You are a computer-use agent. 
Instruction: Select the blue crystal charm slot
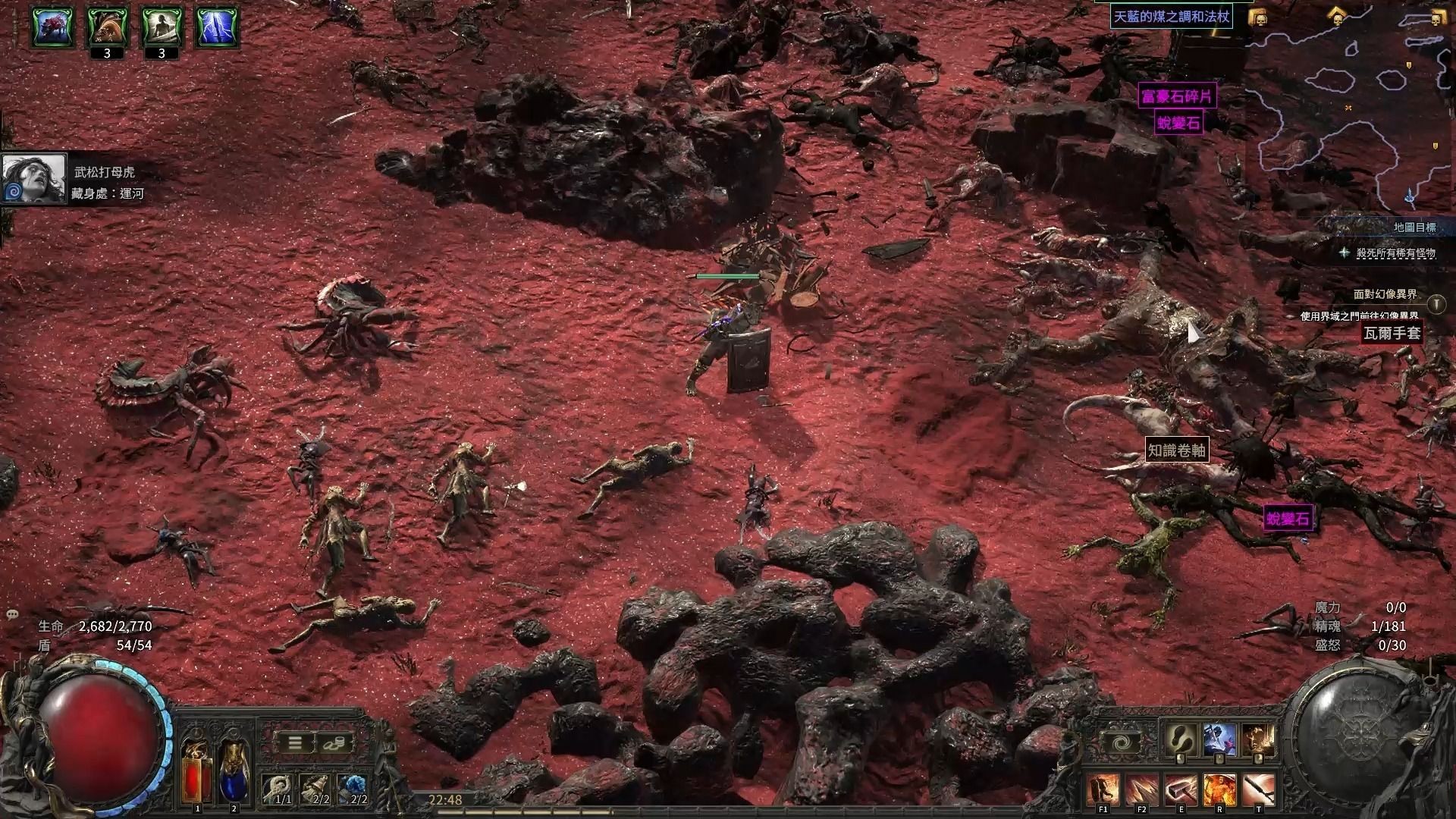coord(353,789)
